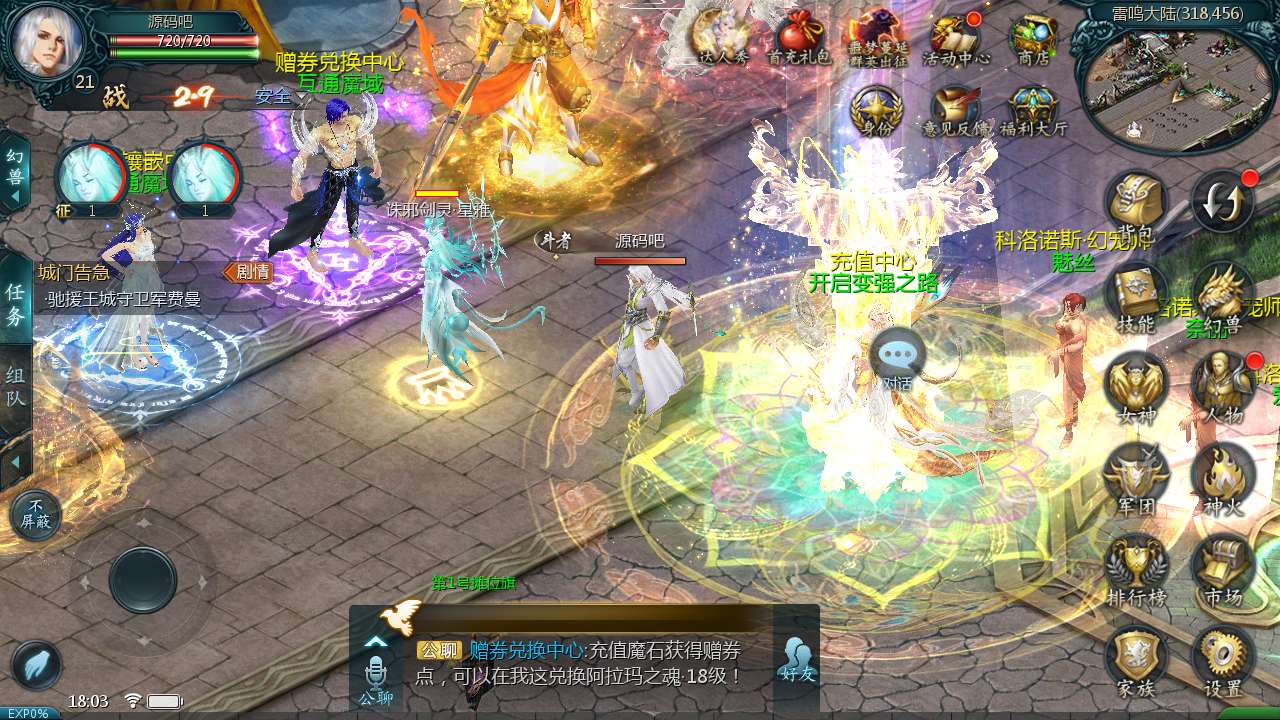Viewport: 1280px width, 720px height.
Task: Switch to the 幻兽 (Pet) tab
Action: [14, 165]
